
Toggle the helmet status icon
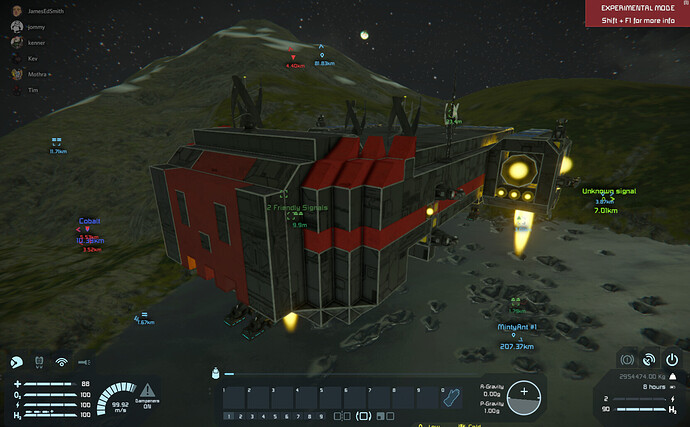coord(17,362)
